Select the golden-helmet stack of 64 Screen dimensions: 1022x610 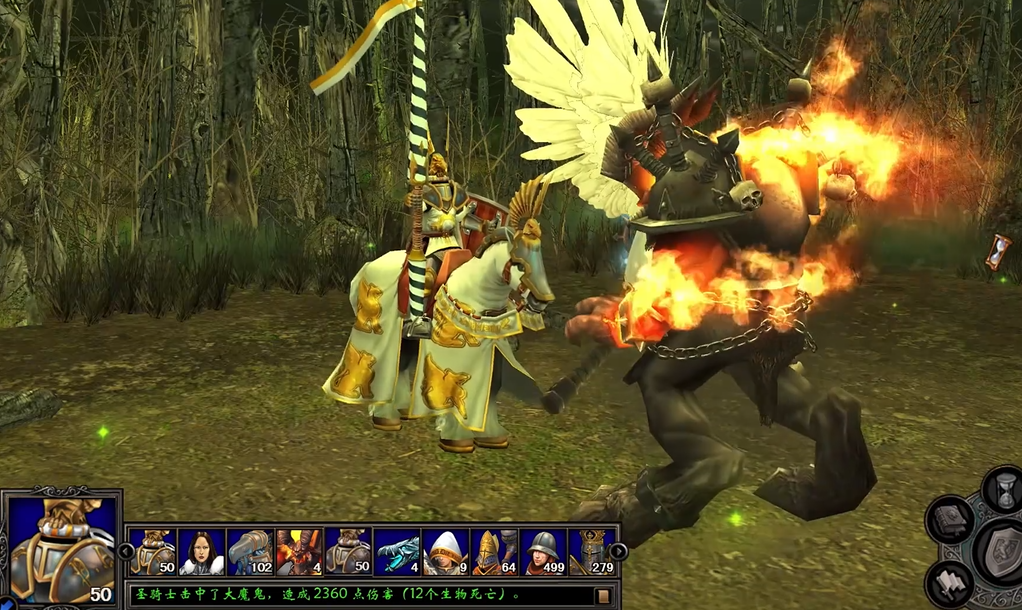coord(495,551)
